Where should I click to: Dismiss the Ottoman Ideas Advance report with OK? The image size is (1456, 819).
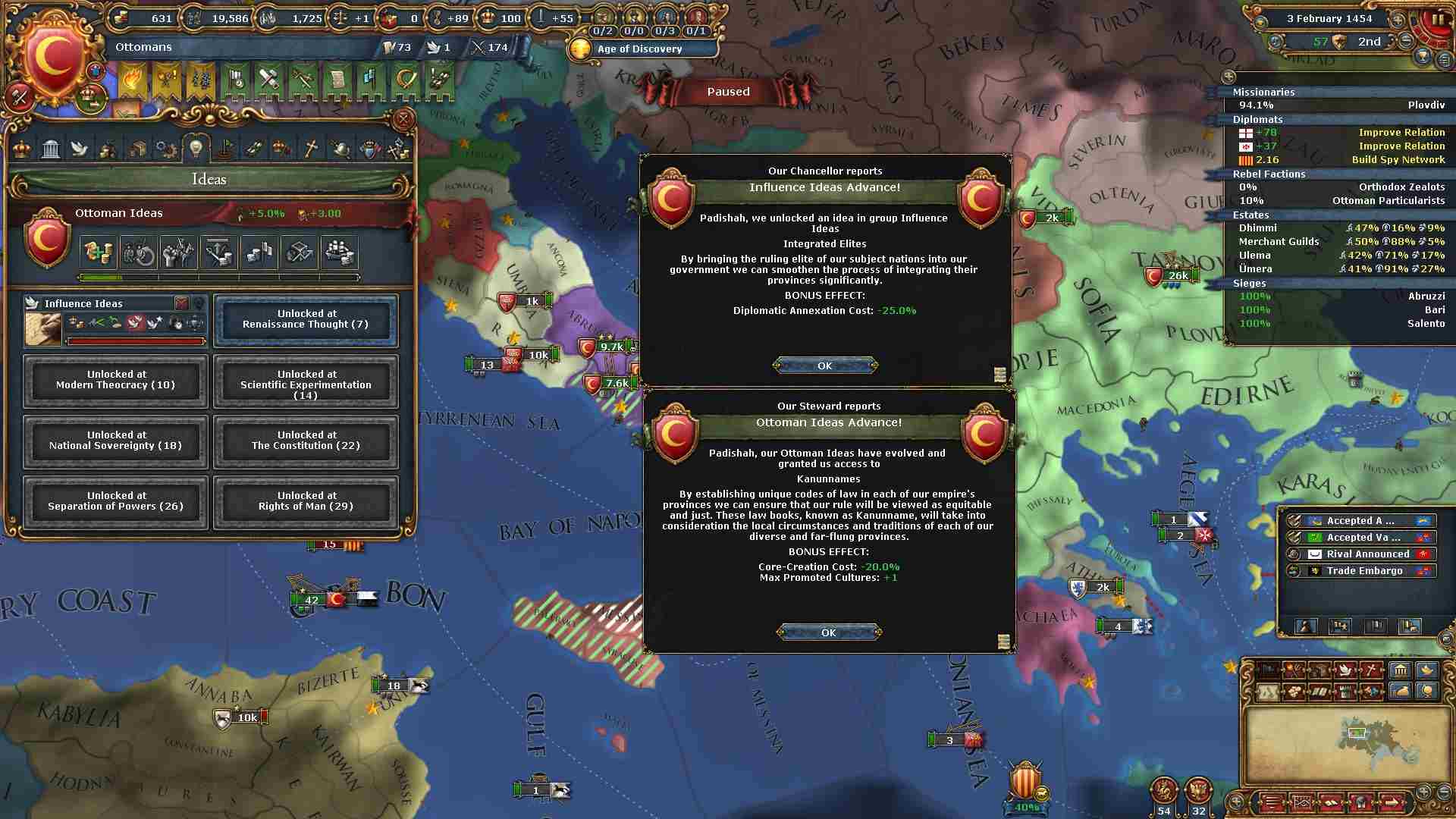(828, 632)
